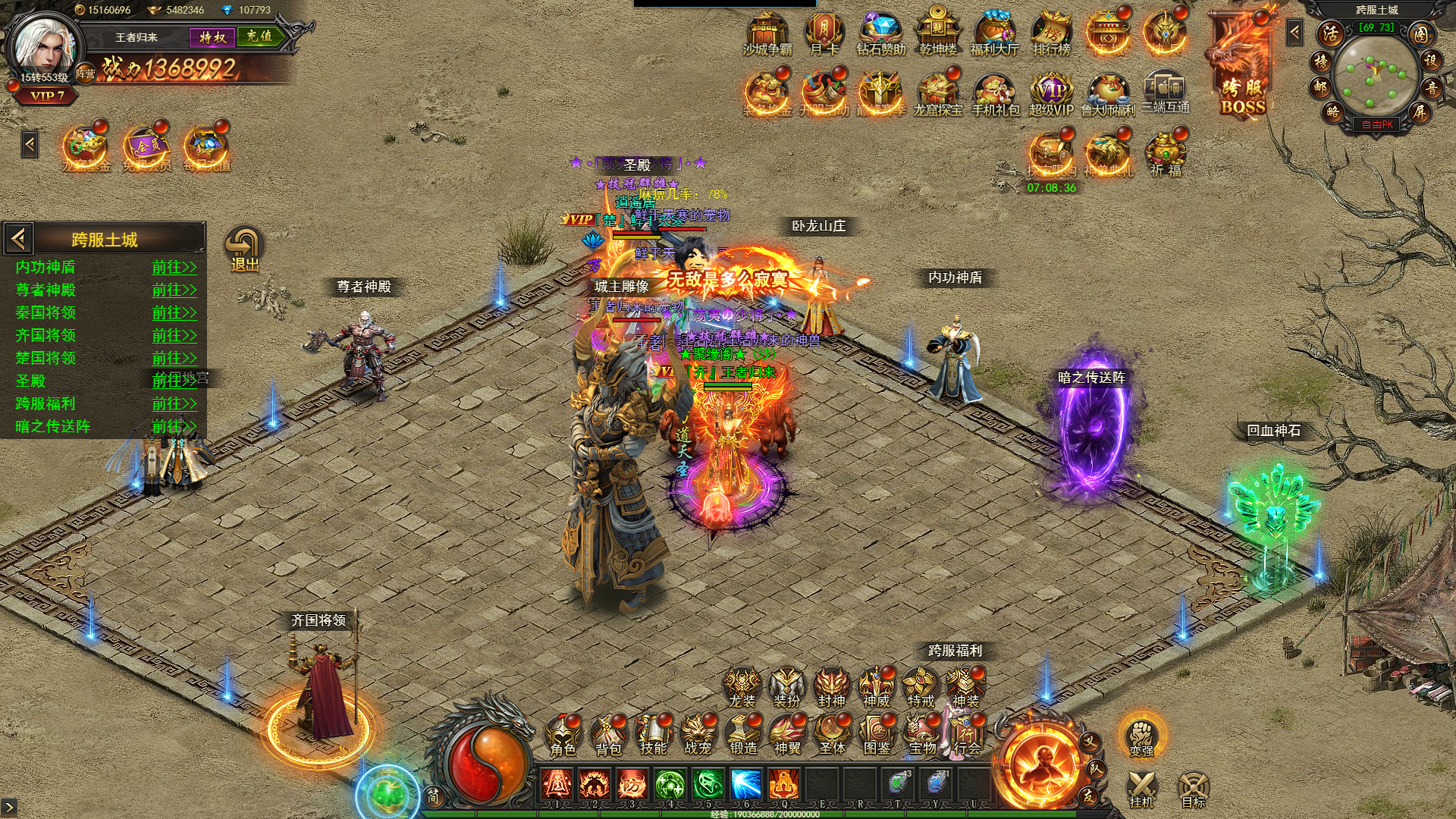
Task: Collapse the 跨服土城 destination panel
Action: (19, 240)
